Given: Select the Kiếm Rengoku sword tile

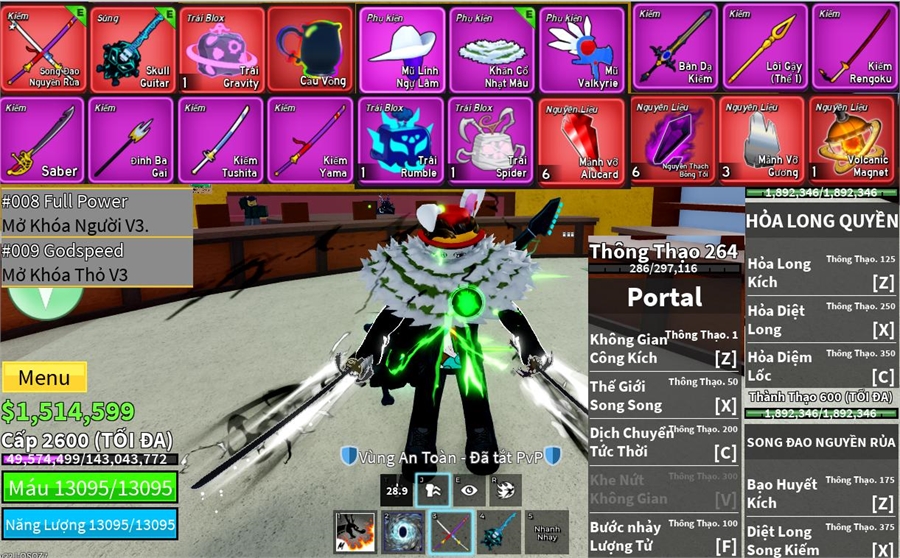Looking at the screenshot, I should [x=854, y=48].
